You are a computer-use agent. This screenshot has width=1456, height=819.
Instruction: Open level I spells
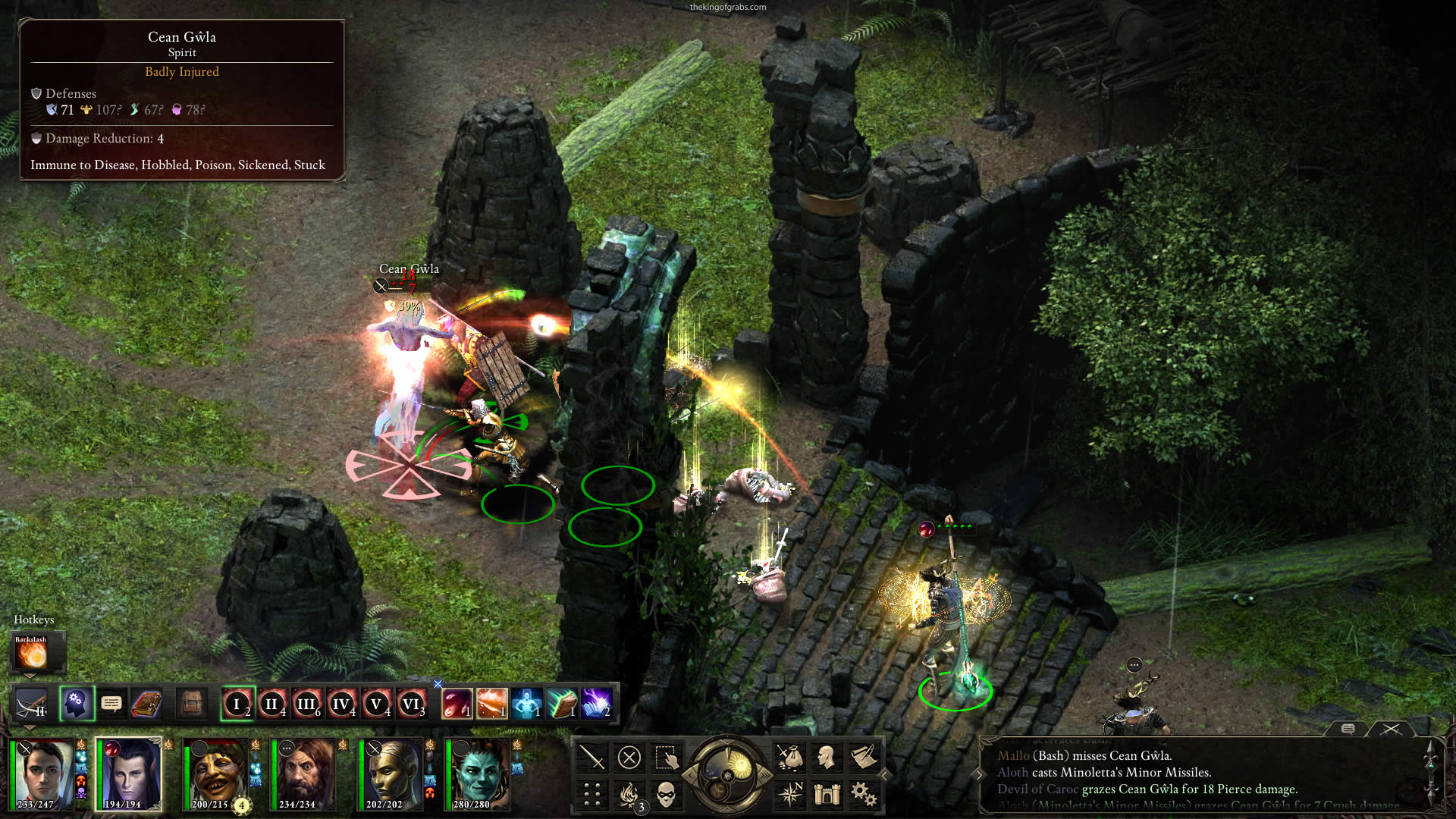coord(237,704)
